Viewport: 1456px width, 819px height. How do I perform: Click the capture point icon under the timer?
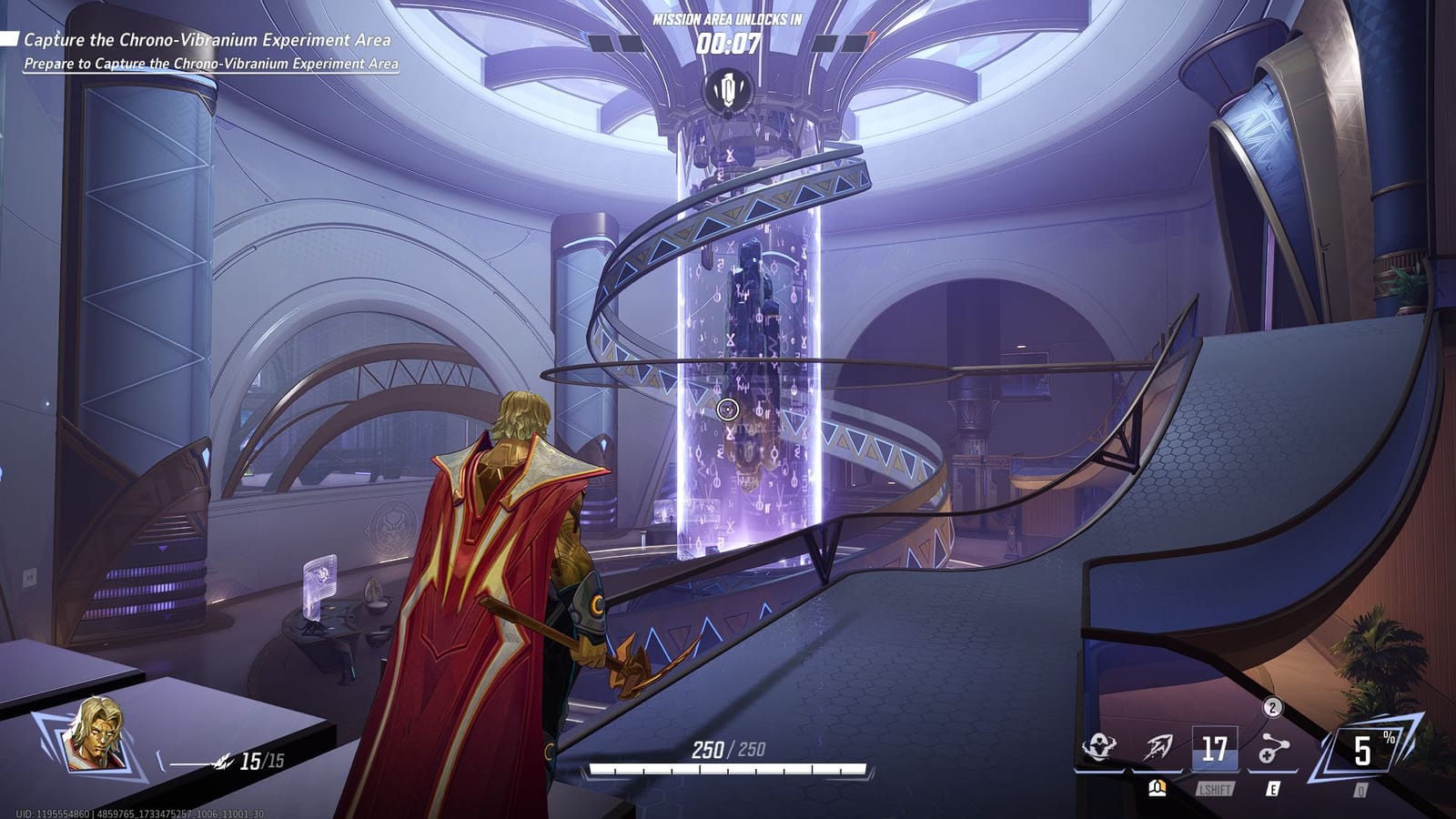(728, 91)
